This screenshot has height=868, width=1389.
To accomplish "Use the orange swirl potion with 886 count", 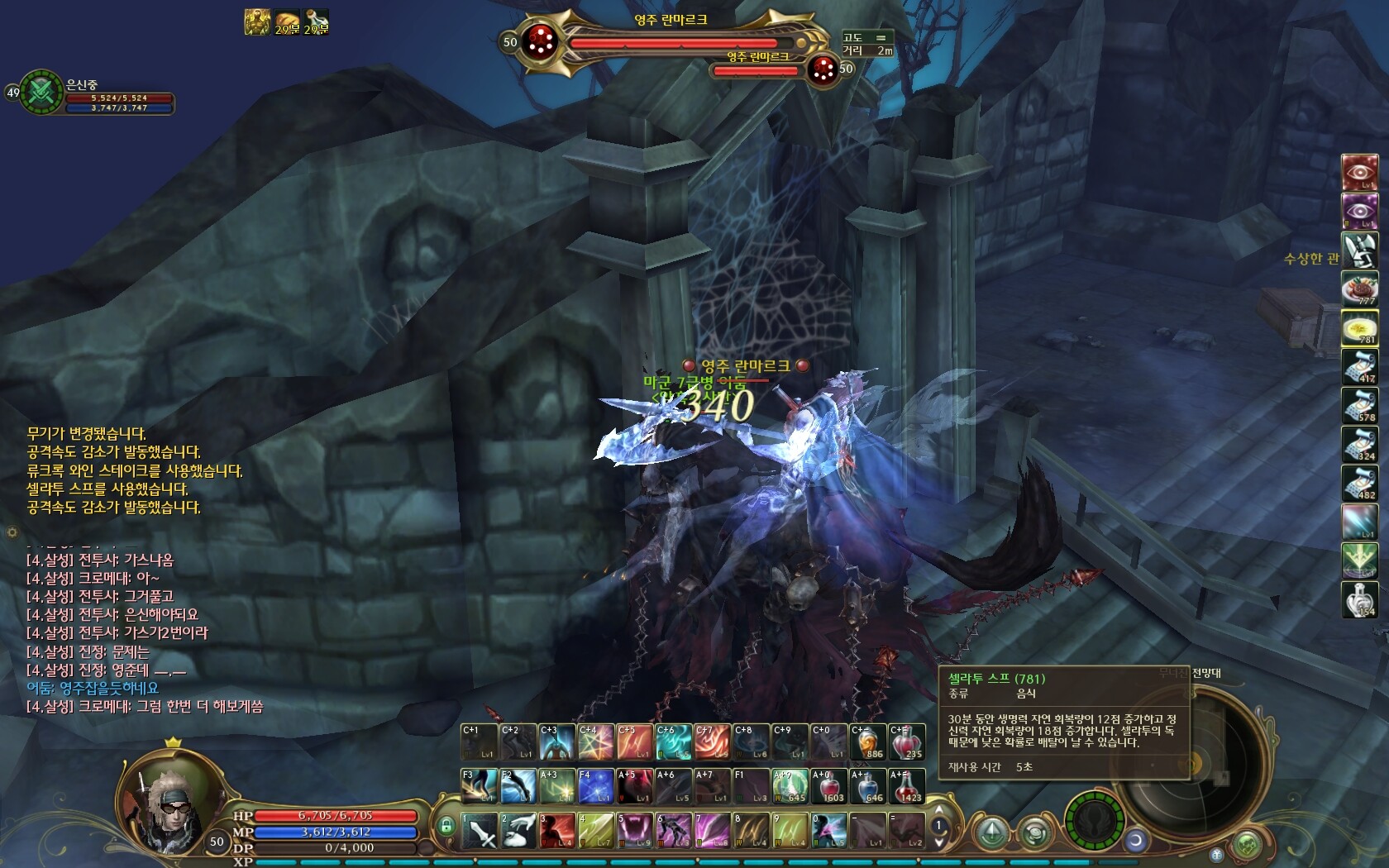I will coord(867,742).
